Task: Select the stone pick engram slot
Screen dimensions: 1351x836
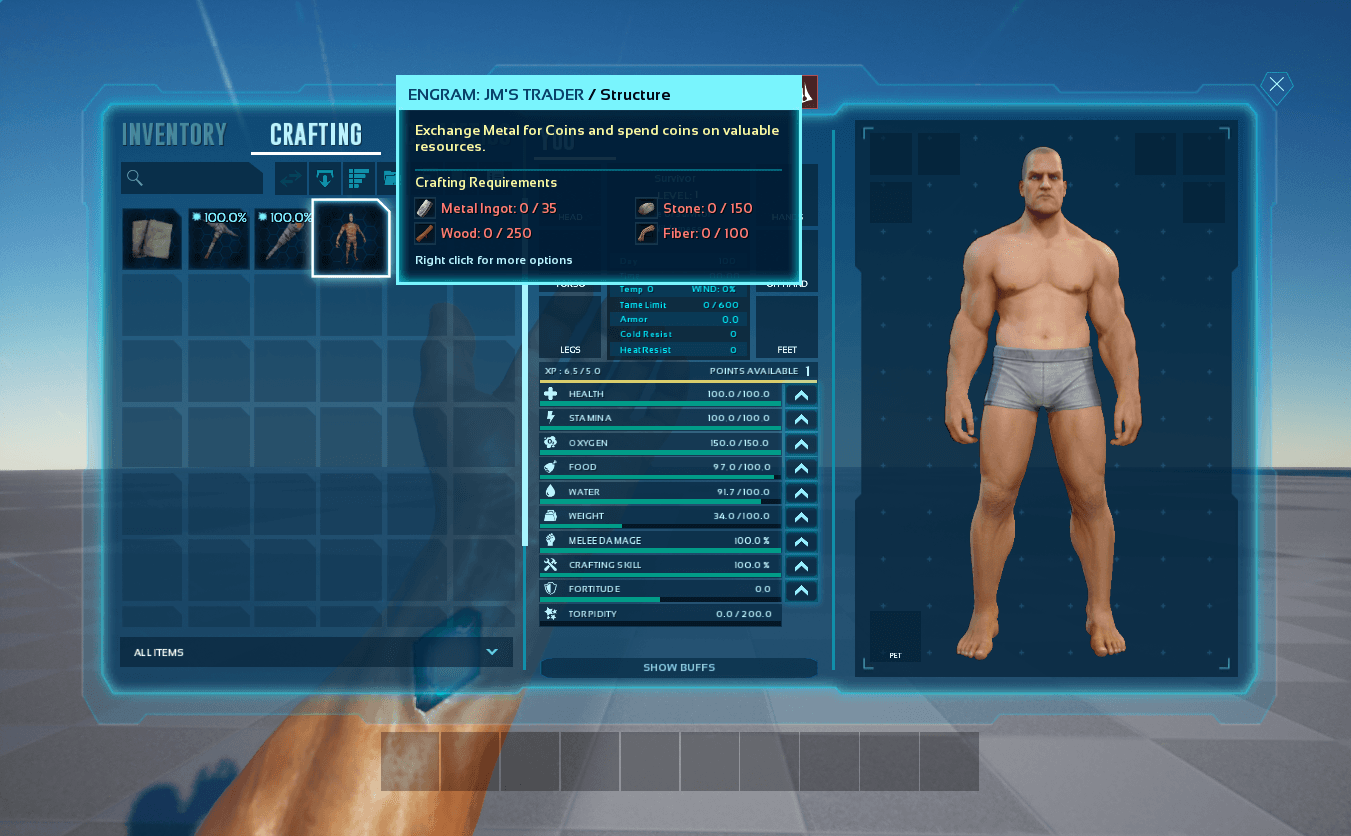Action: tap(218, 239)
